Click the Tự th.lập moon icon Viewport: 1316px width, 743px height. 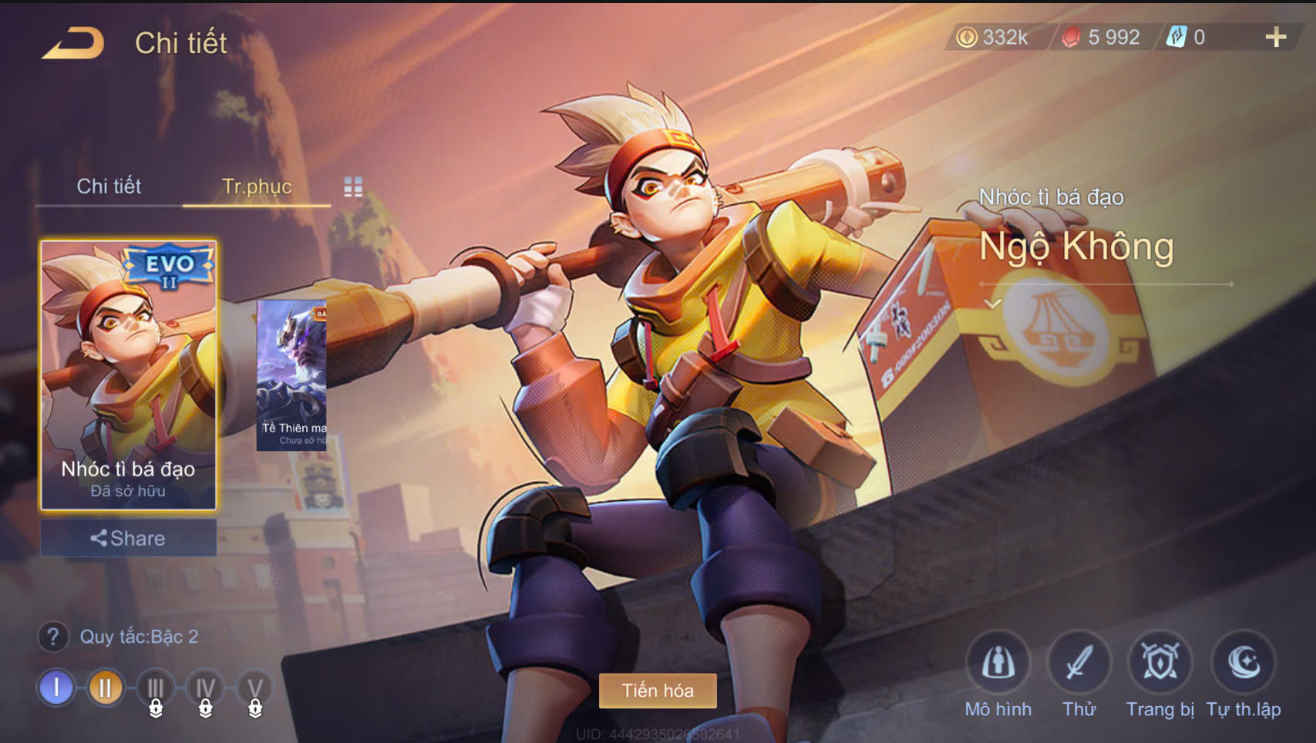pyautogui.click(x=1240, y=660)
